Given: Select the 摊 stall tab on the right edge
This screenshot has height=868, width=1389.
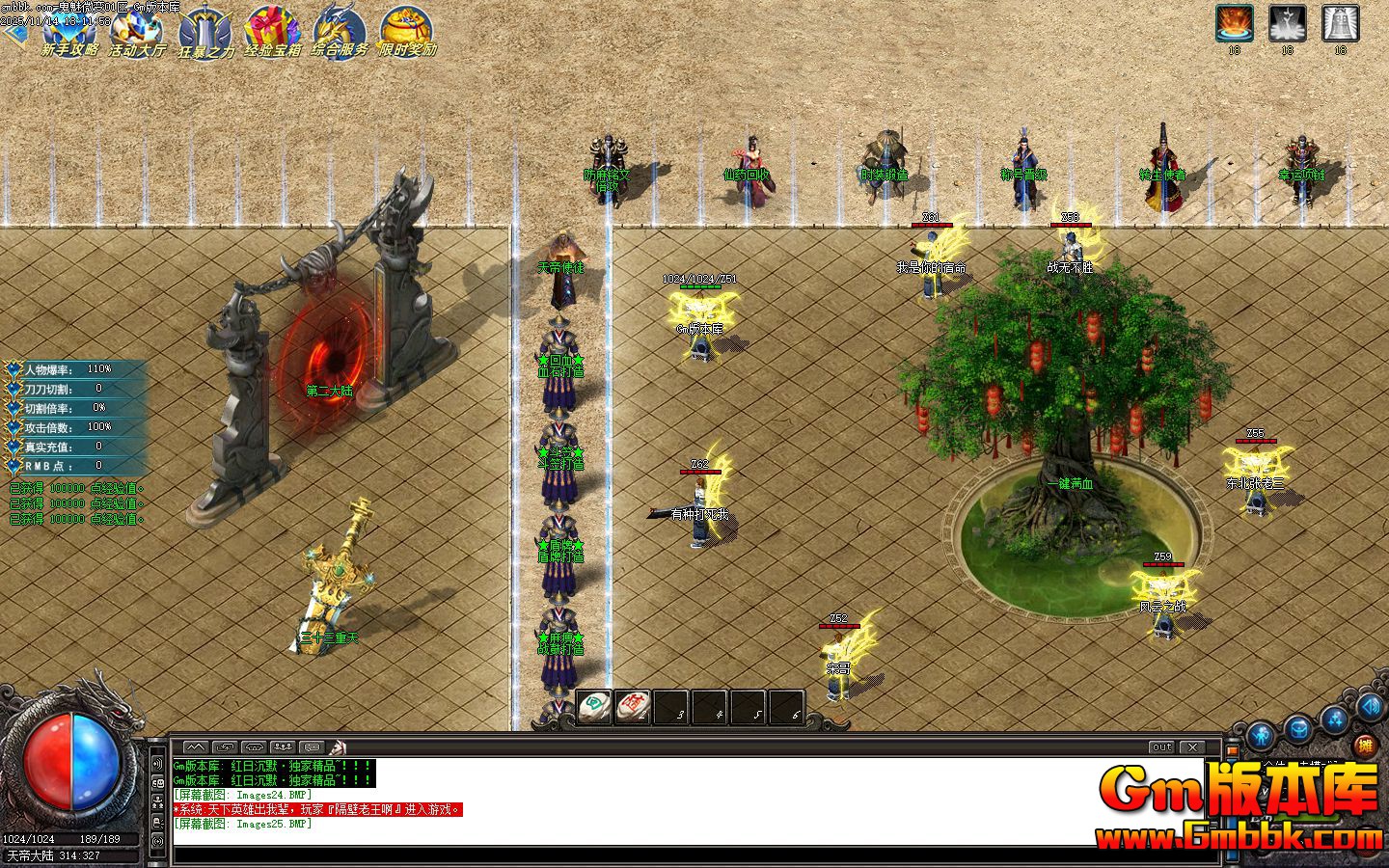Looking at the screenshot, I should click(x=1365, y=746).
